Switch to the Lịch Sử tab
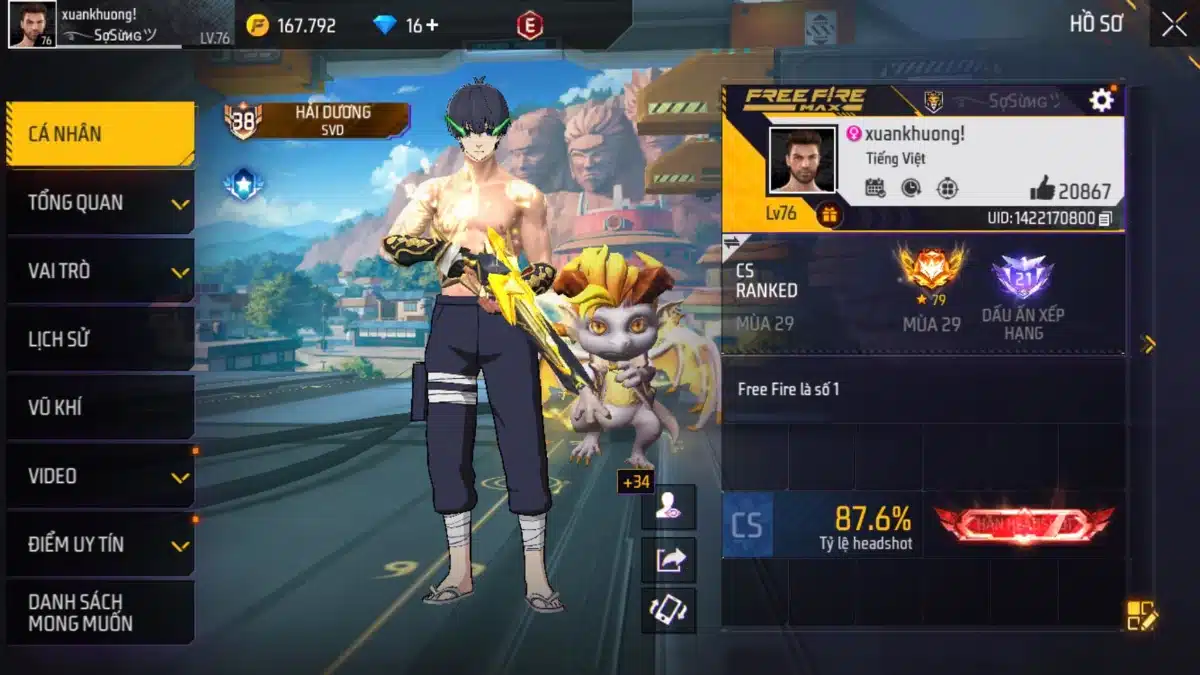 point(100,339)
